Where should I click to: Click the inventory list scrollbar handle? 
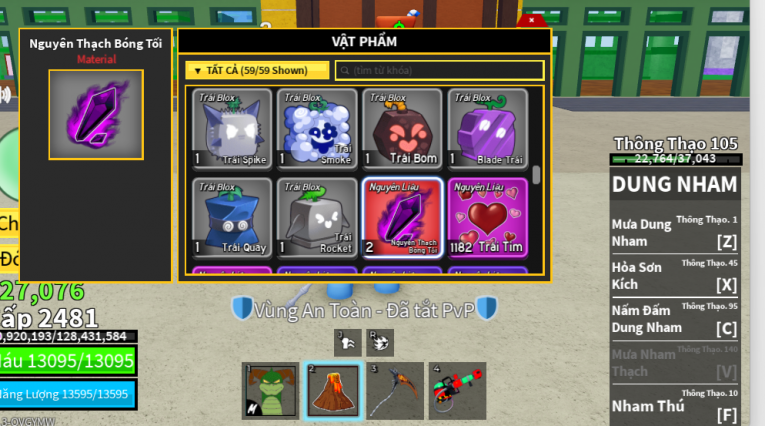pos(536,174)
